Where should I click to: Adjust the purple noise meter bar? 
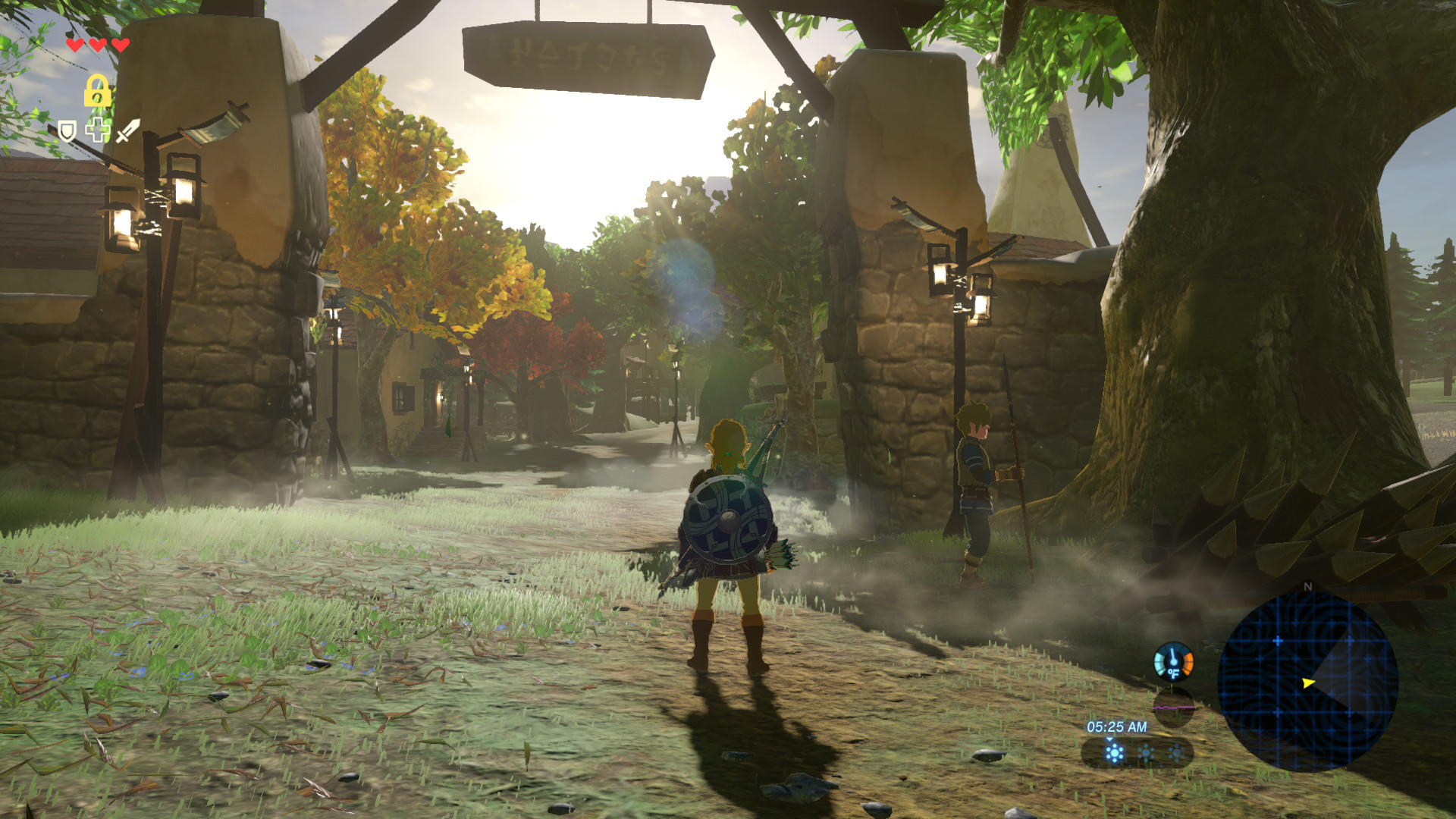[1175, 708]
